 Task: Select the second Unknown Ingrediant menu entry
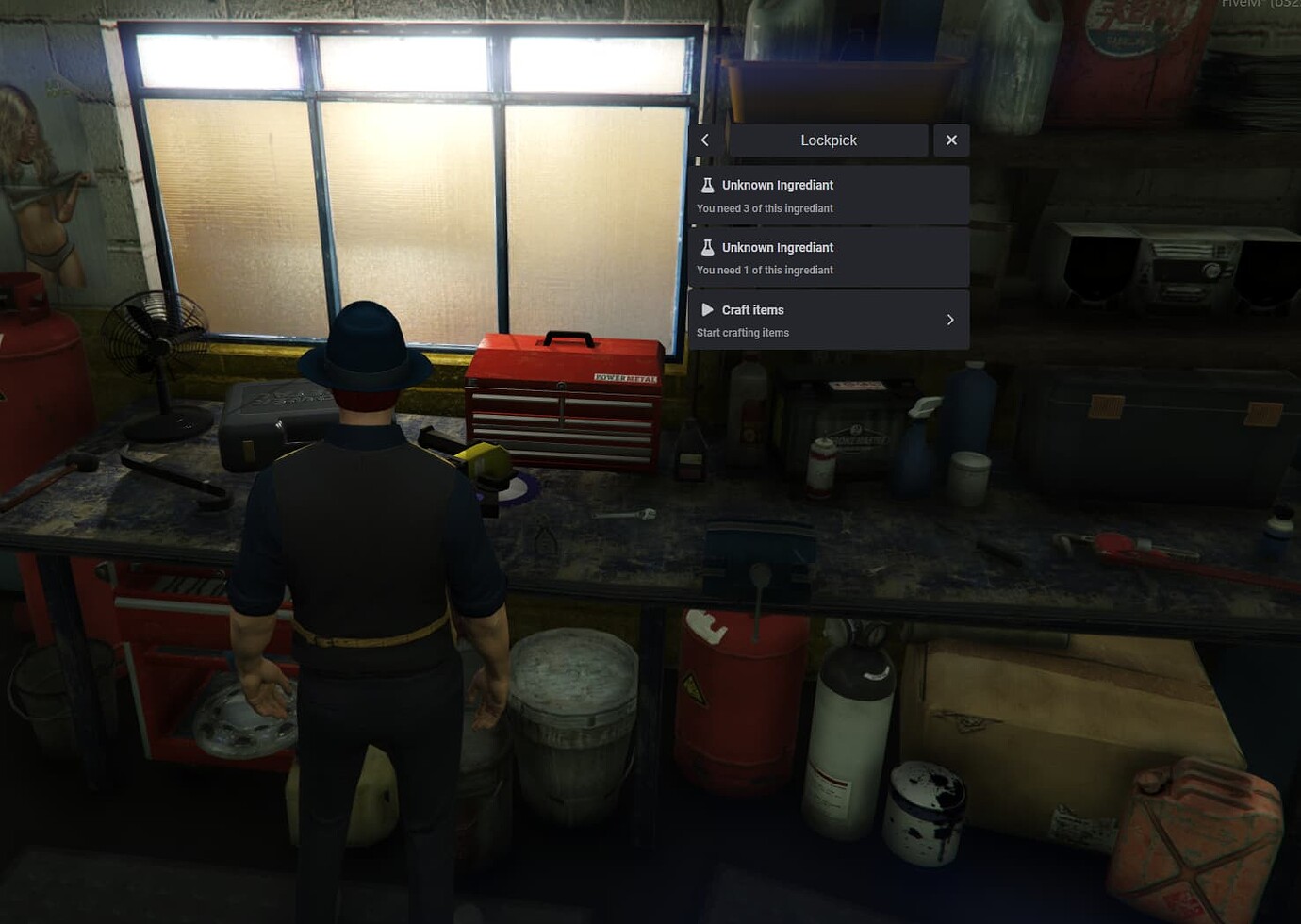(x=828, y=257)
